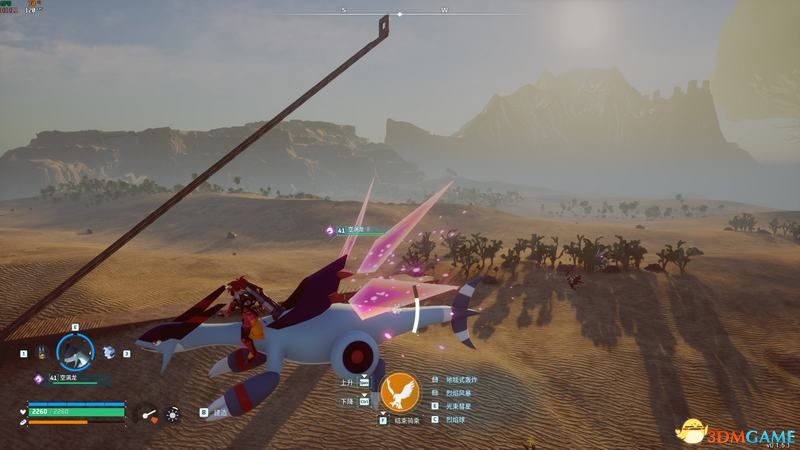
Task: Click the compass bar at the top
Action: point(400,14)
